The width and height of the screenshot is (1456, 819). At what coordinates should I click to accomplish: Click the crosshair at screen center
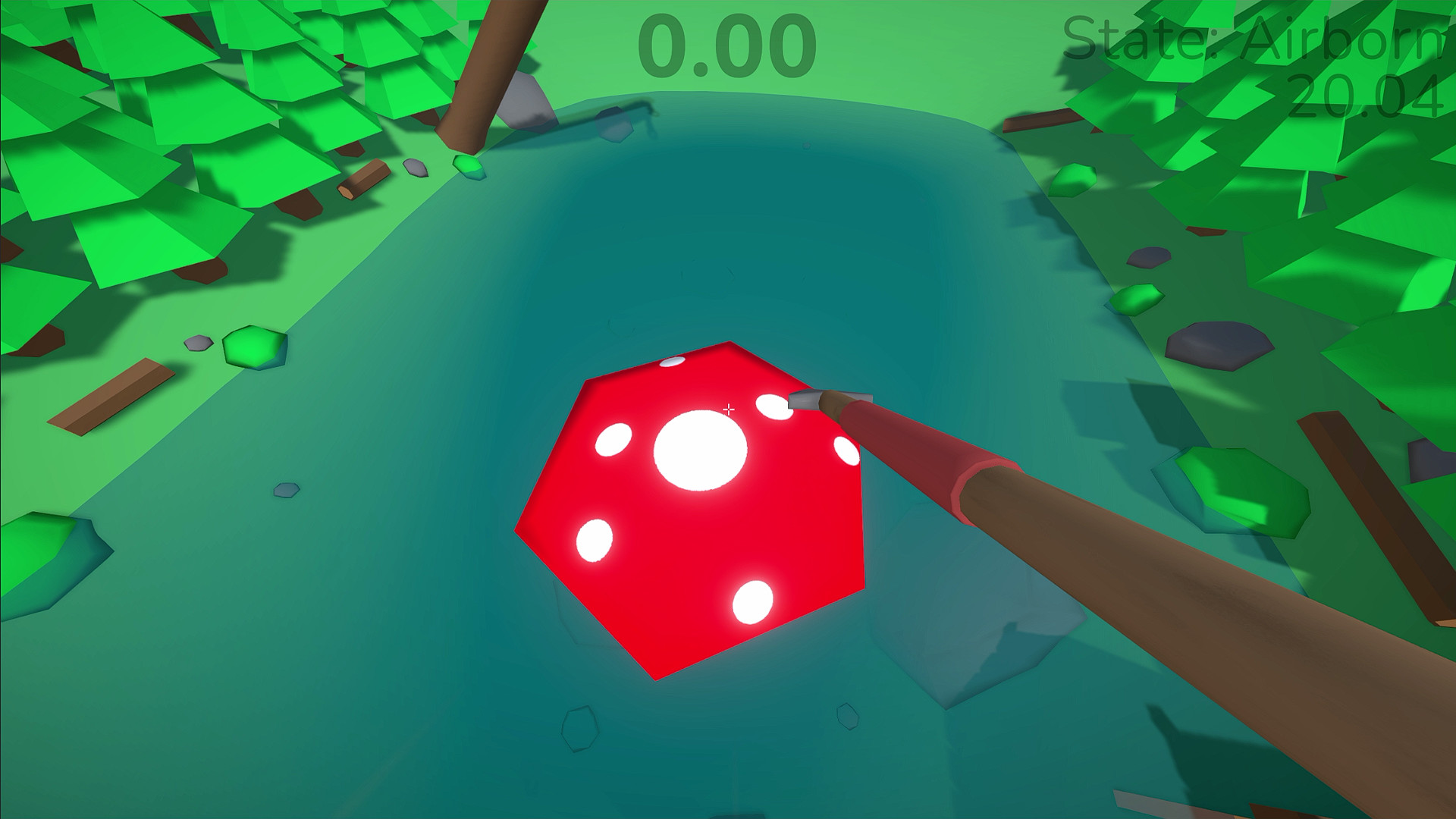tap(728, 409)
